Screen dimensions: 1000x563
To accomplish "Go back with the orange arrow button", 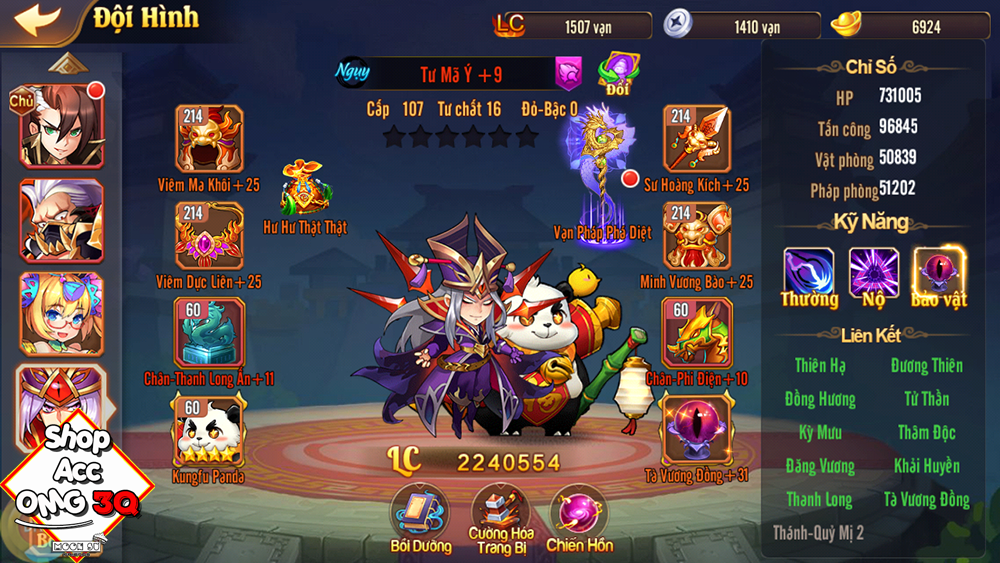I will point(32,19).
